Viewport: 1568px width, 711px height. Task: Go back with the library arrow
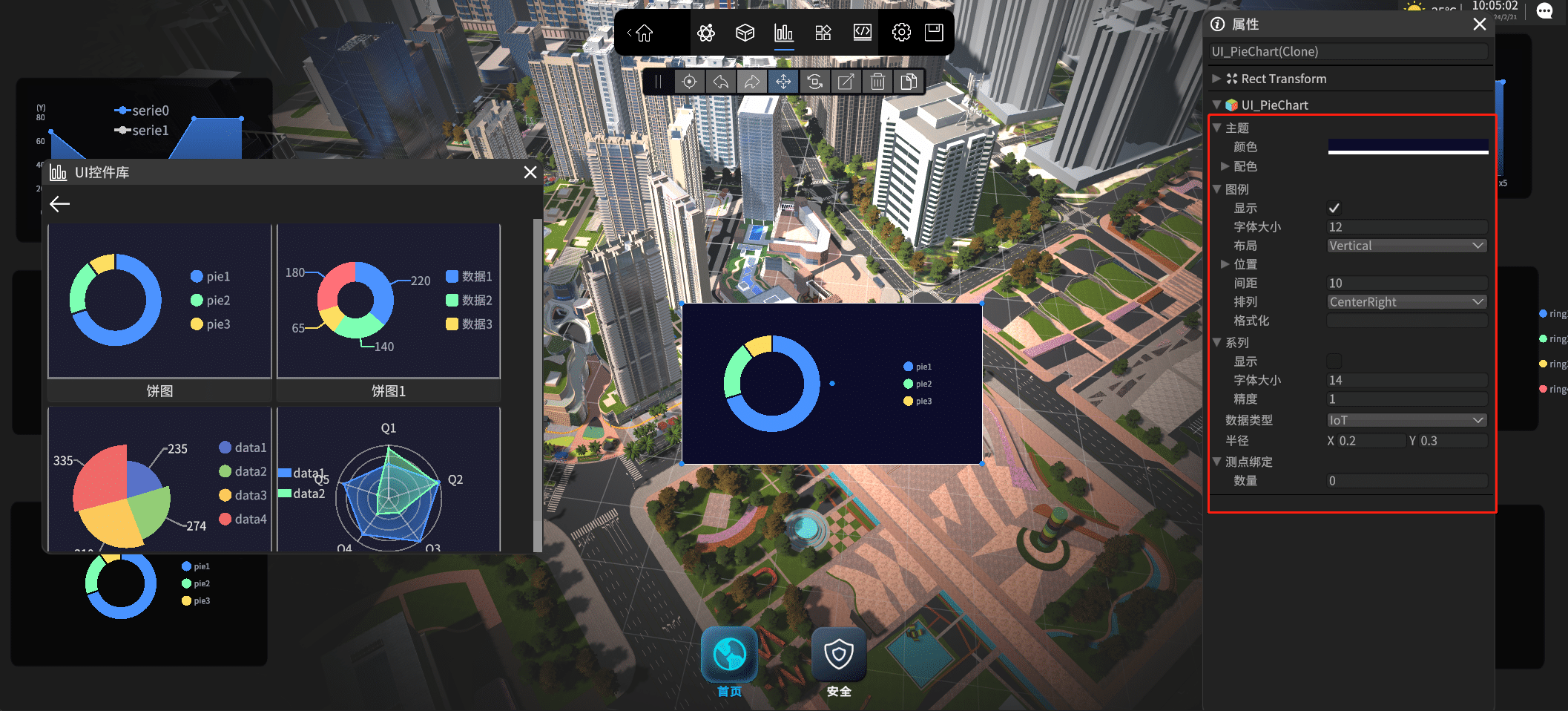tap(60, 204)
